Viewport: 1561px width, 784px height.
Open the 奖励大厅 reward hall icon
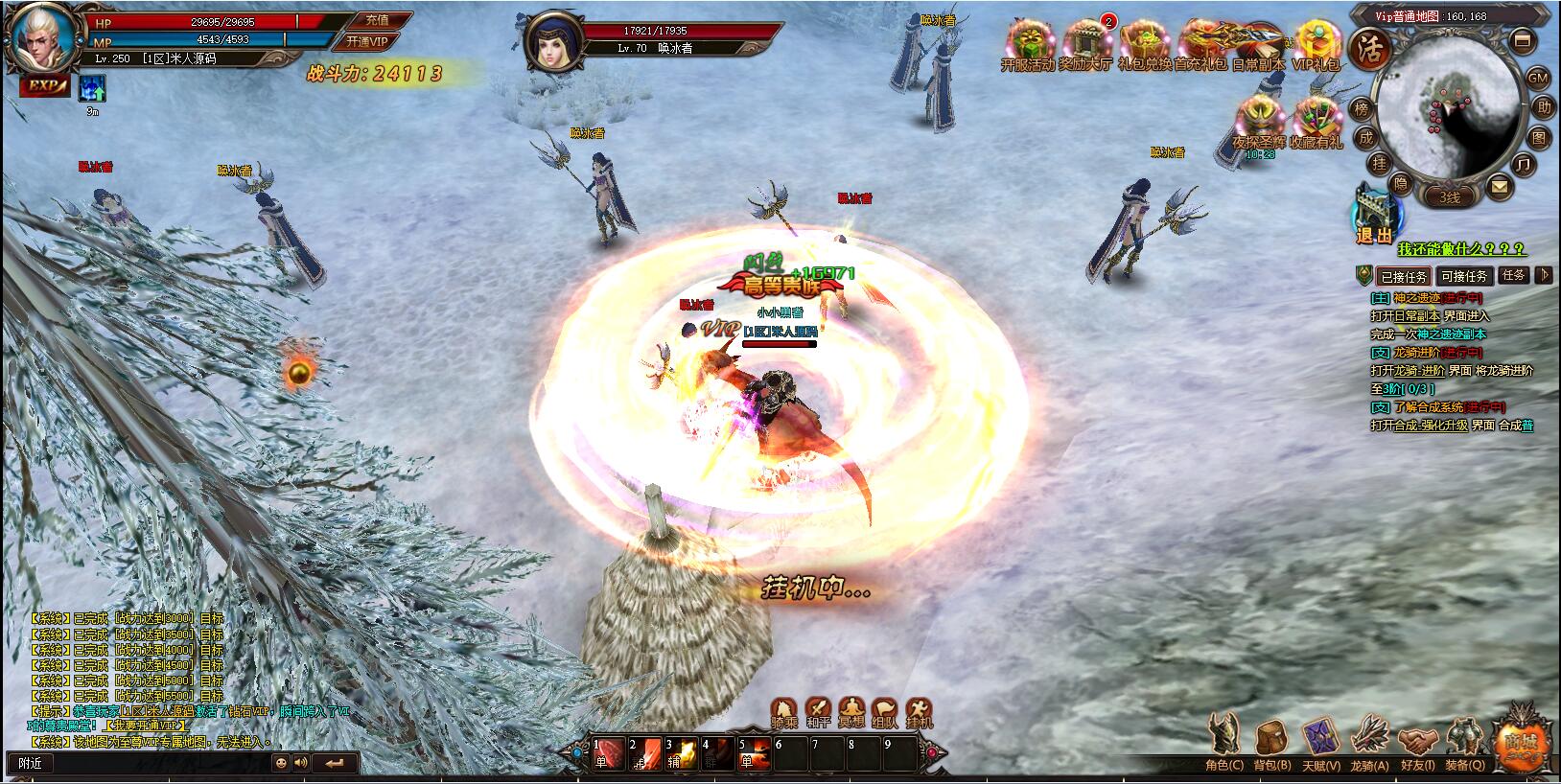[x=1085, y=45]
